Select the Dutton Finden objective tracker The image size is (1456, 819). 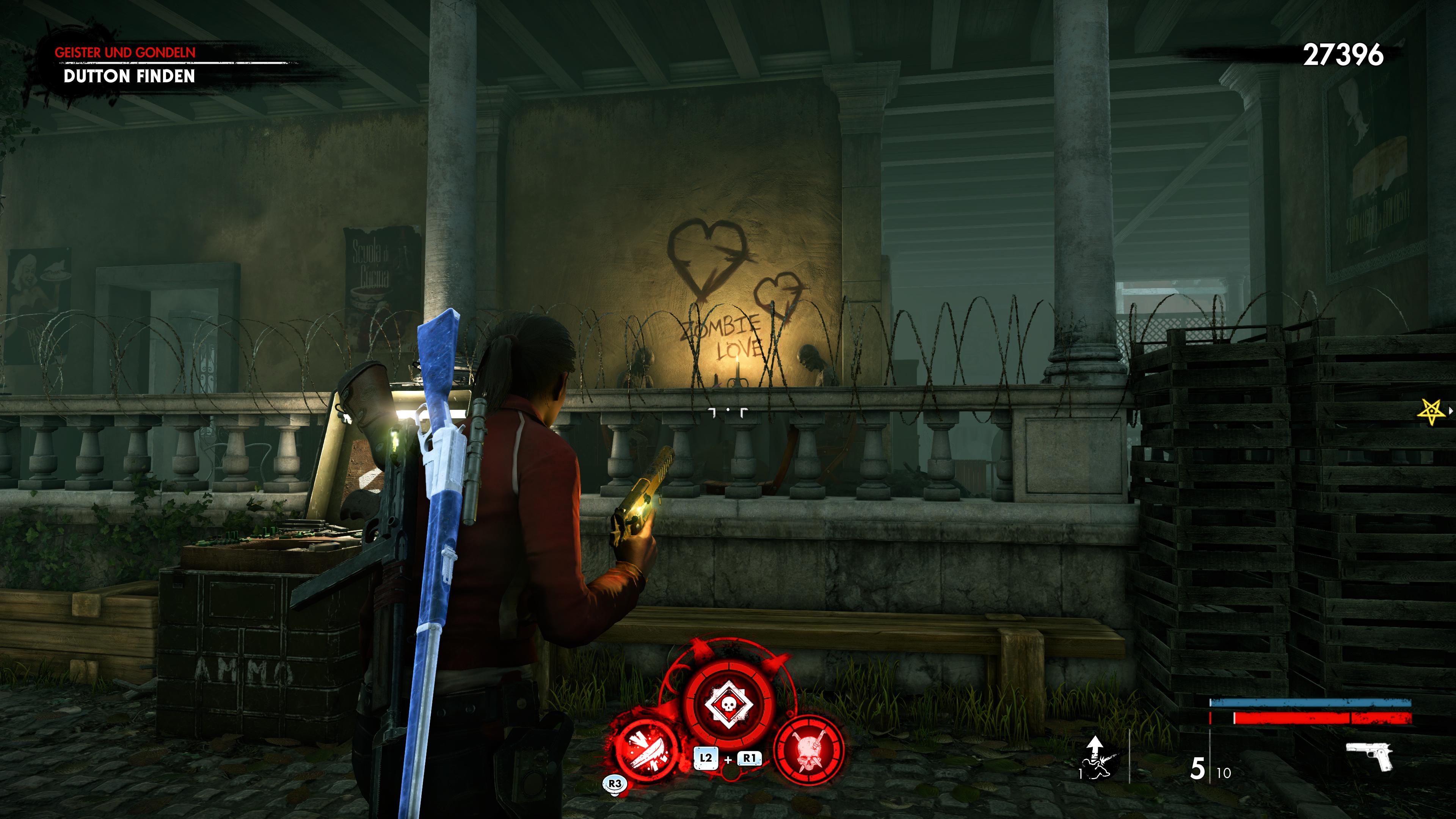coord(129,76)
